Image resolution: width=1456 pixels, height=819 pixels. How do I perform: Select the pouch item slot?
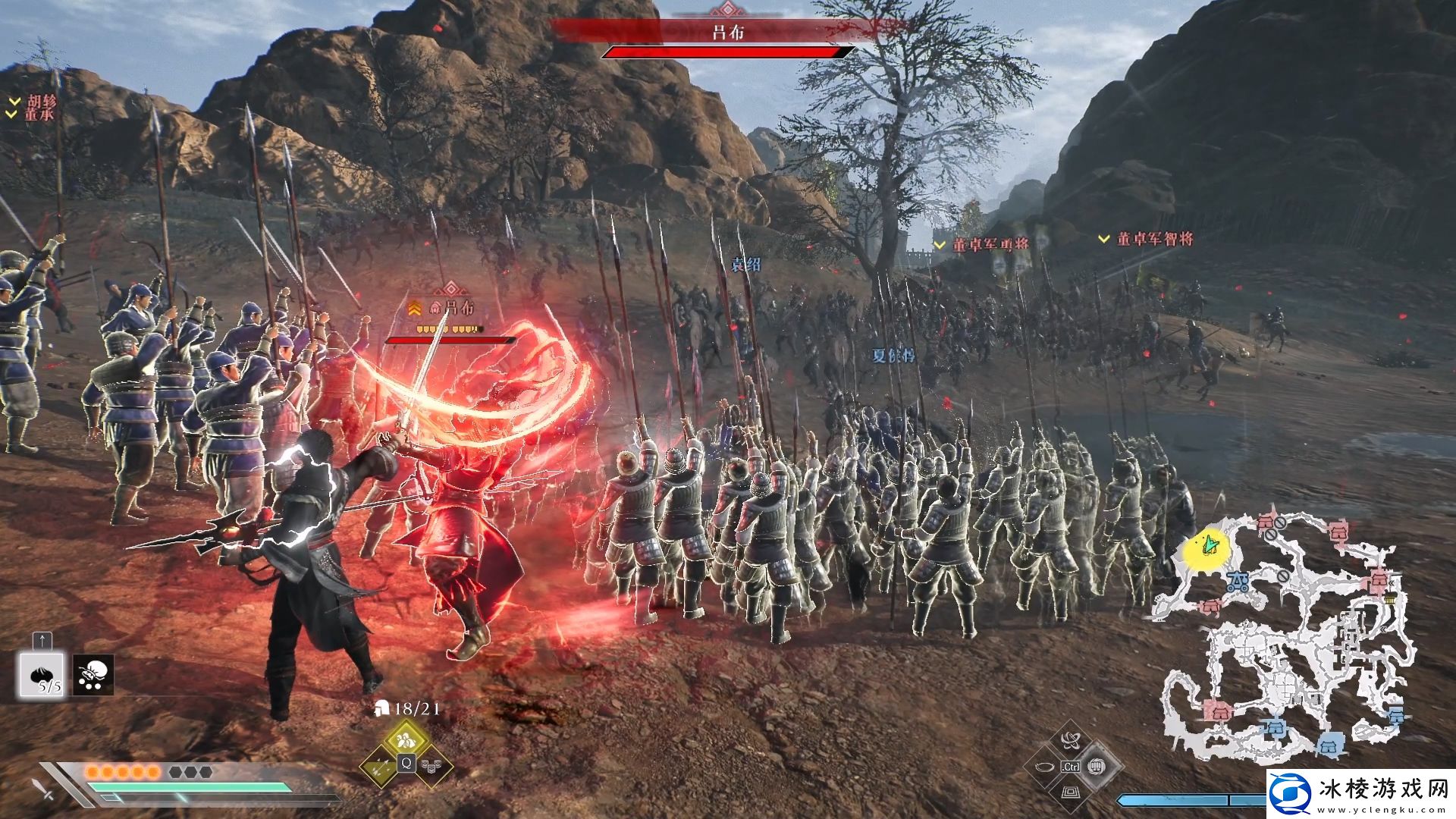[x=93, y=675]
